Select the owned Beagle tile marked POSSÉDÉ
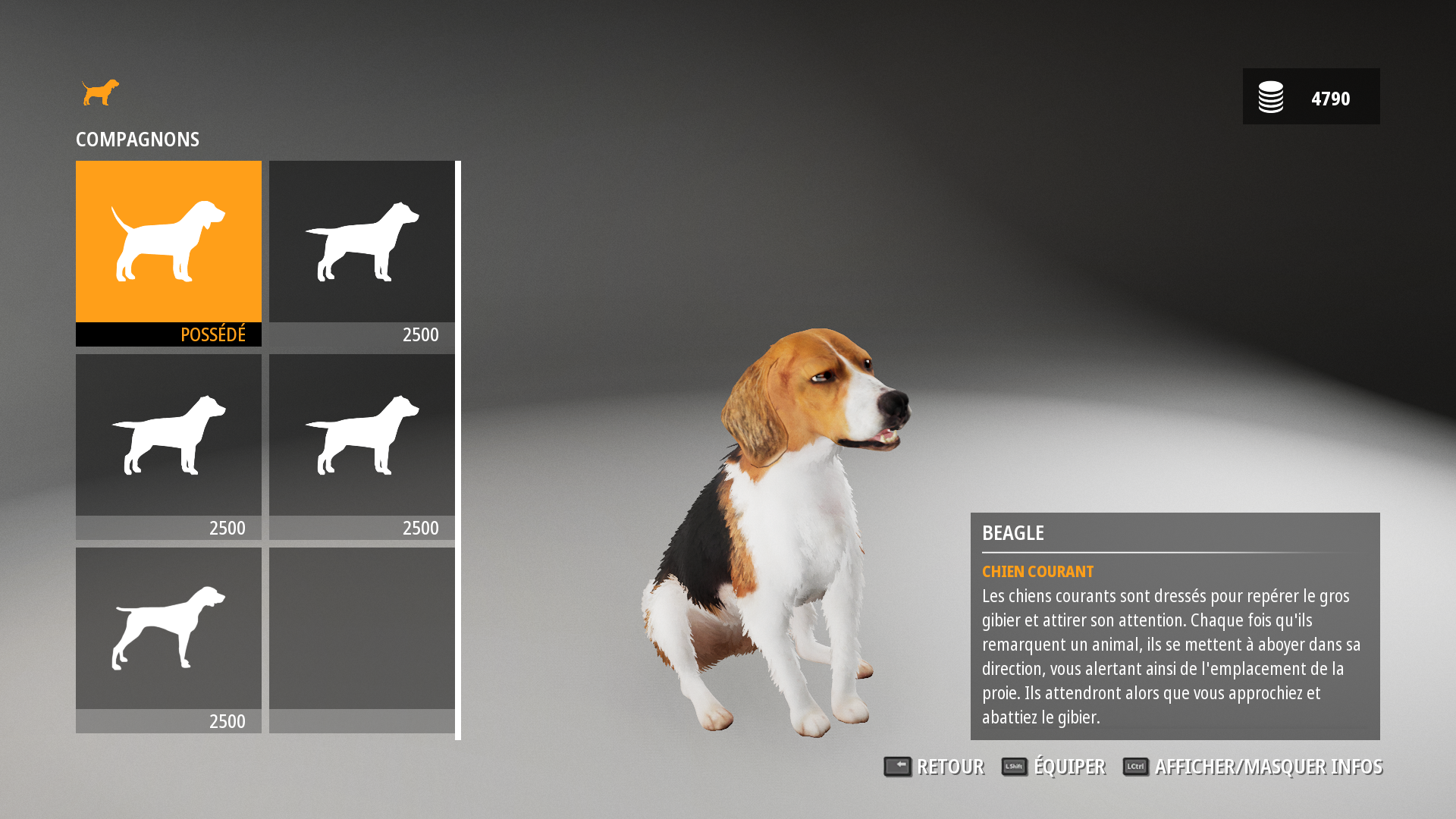 point(168,253)
